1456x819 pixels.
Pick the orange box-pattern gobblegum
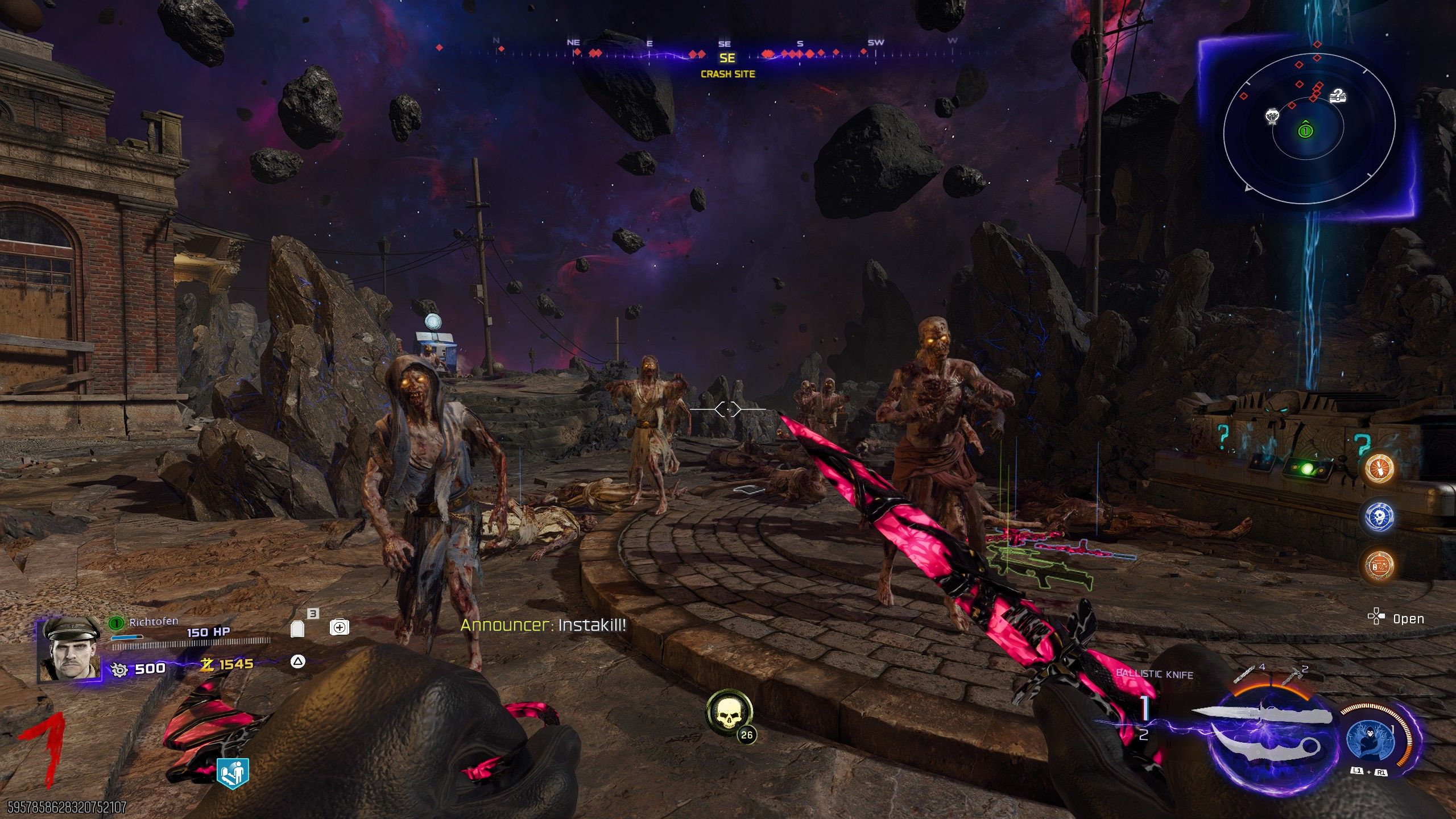pyautogui.click(x=1379, y=565)
